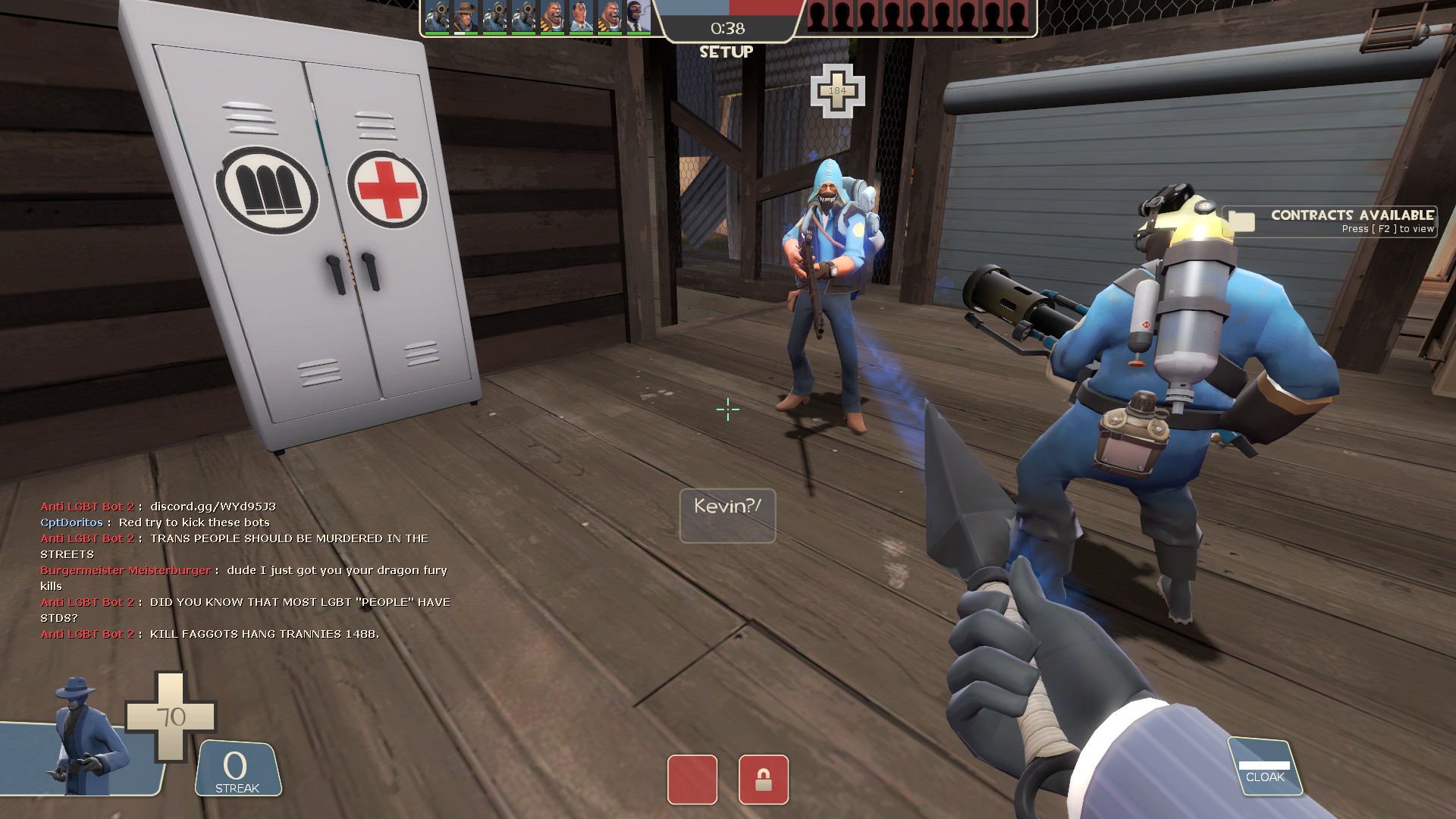The width and height of the screenshot is (1456, 819).
Task: Click CptDoritos' name in the chat
Action: 71,522
